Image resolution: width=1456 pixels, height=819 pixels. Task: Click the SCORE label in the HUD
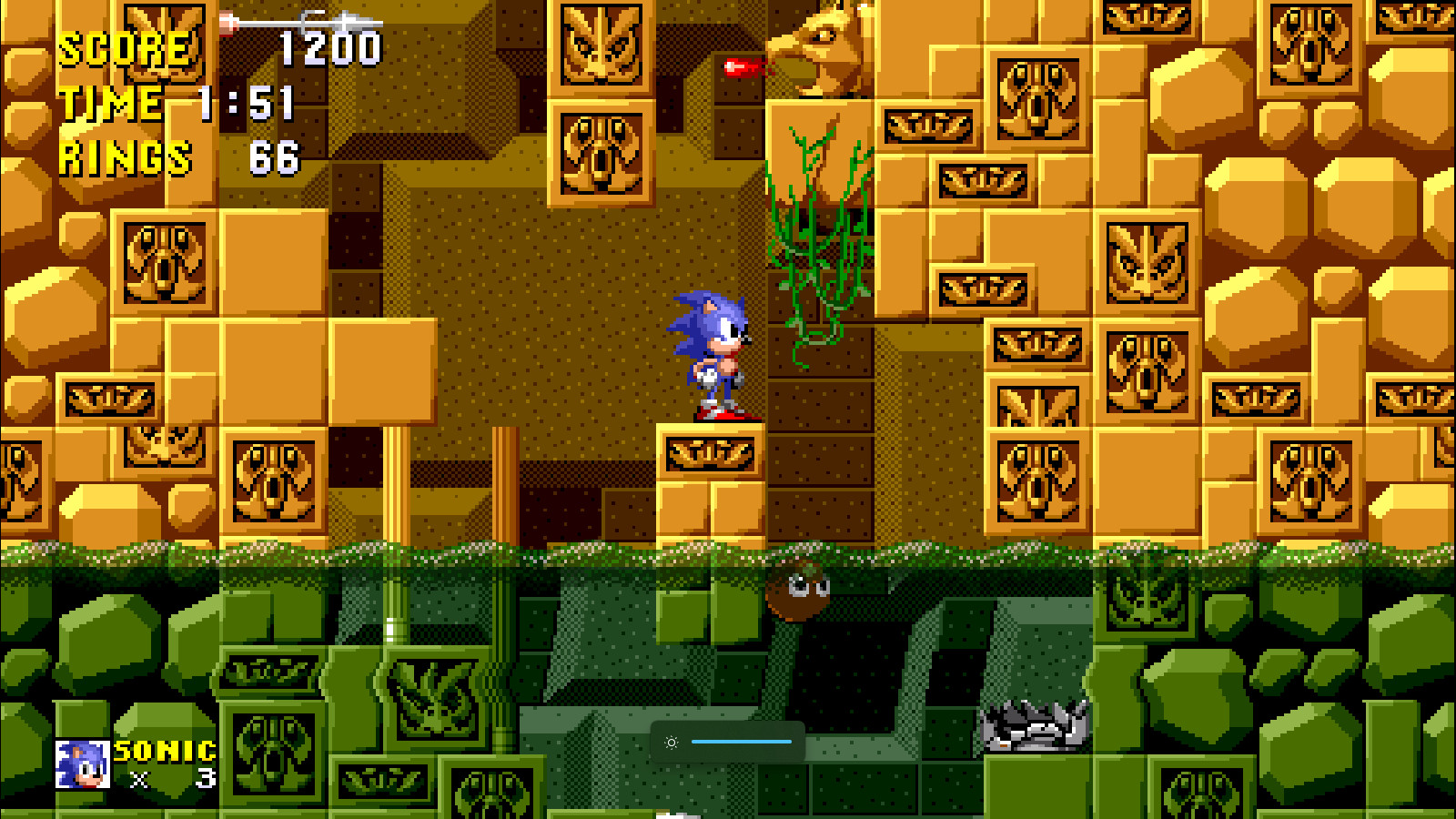coord(123,50)
